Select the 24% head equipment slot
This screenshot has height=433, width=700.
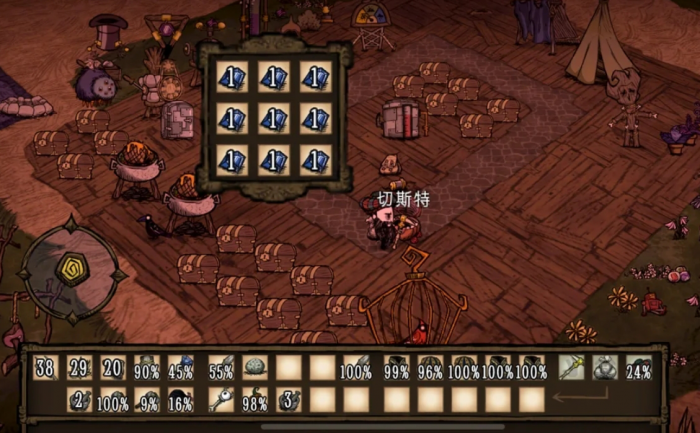(x=638, y=368)
